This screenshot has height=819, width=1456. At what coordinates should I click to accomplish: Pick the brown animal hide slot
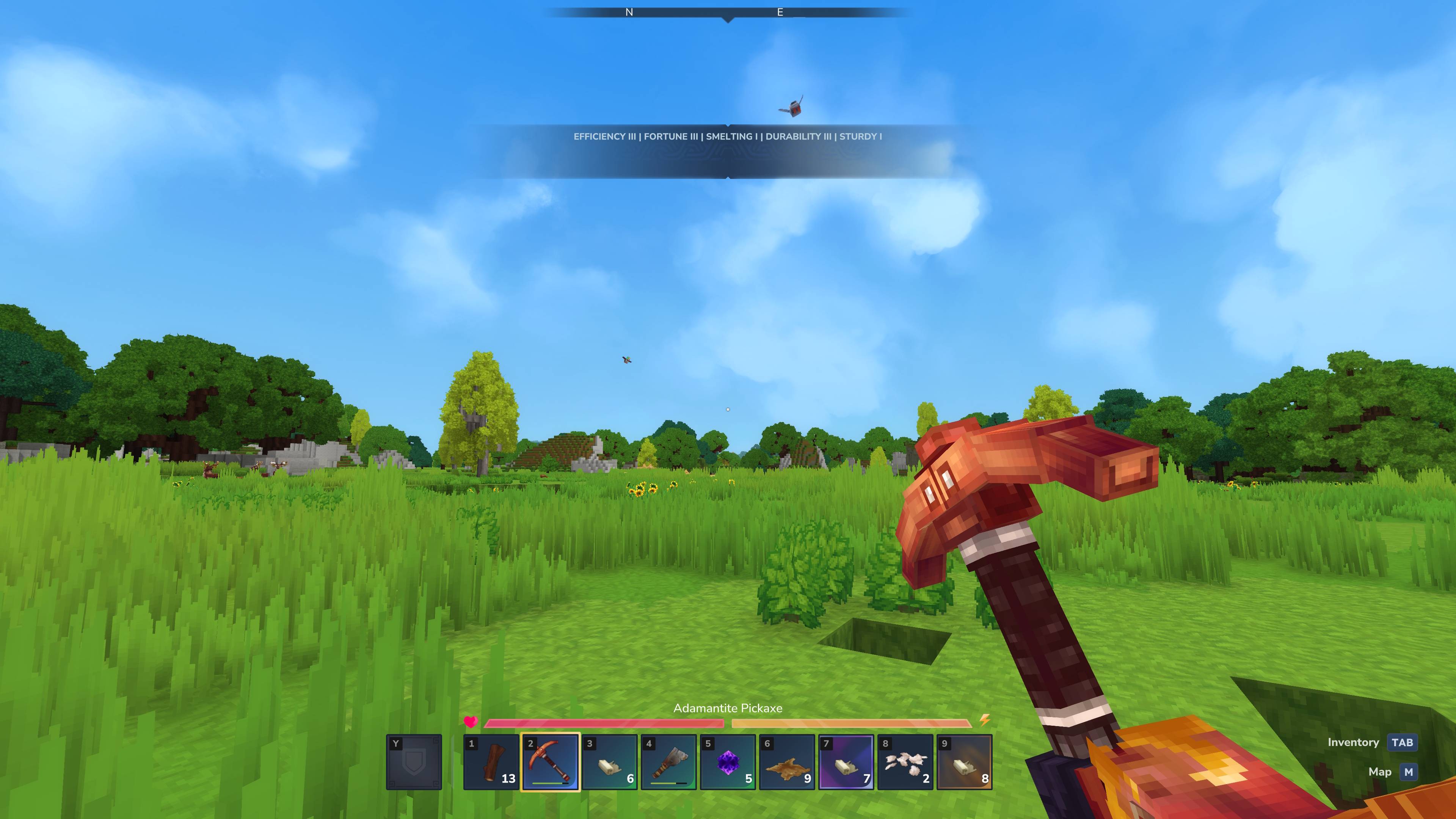(x=787, y=762)
